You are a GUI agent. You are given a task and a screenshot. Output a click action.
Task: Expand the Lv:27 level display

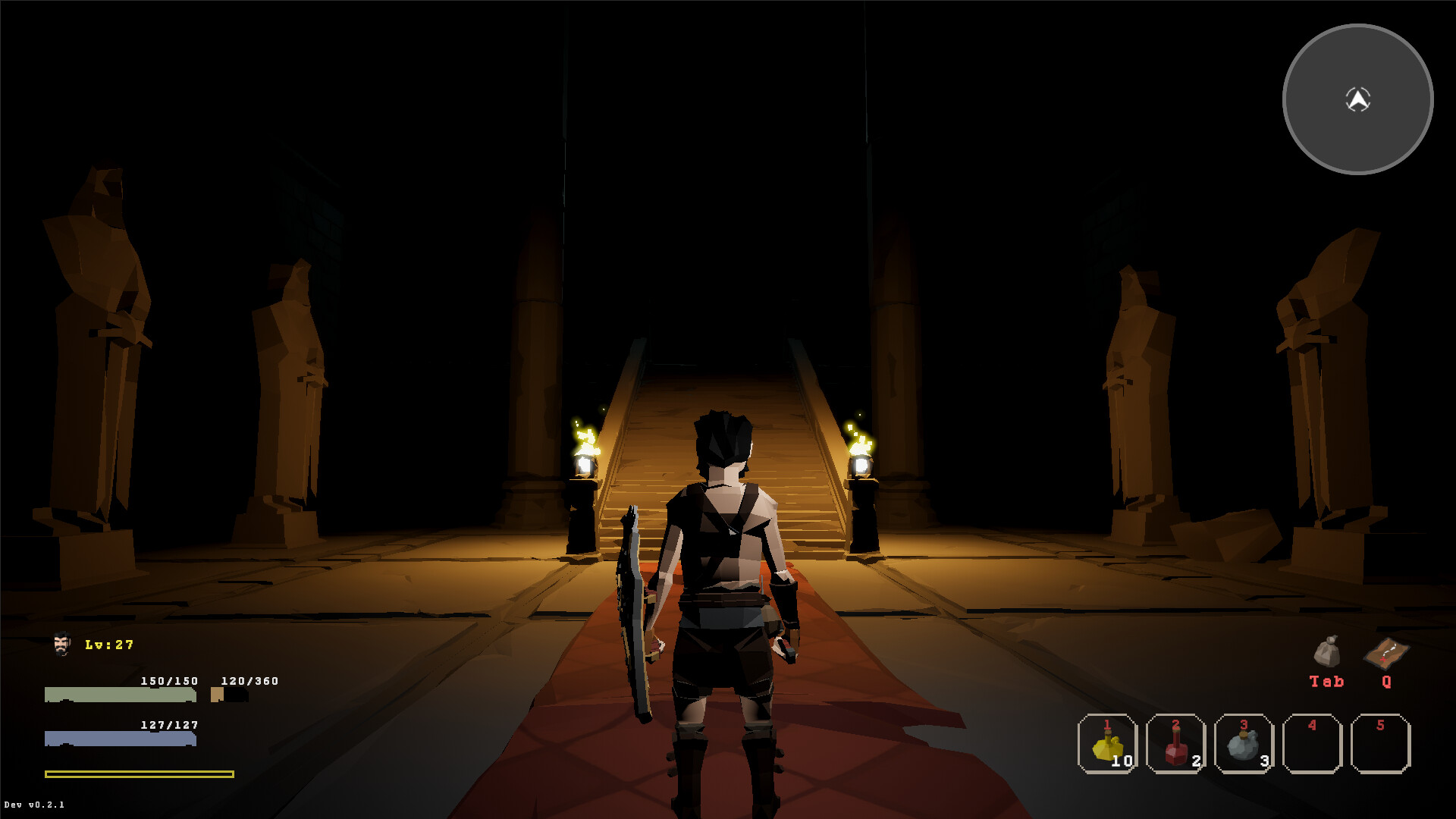pyautogui.click(x=108, y=644)
